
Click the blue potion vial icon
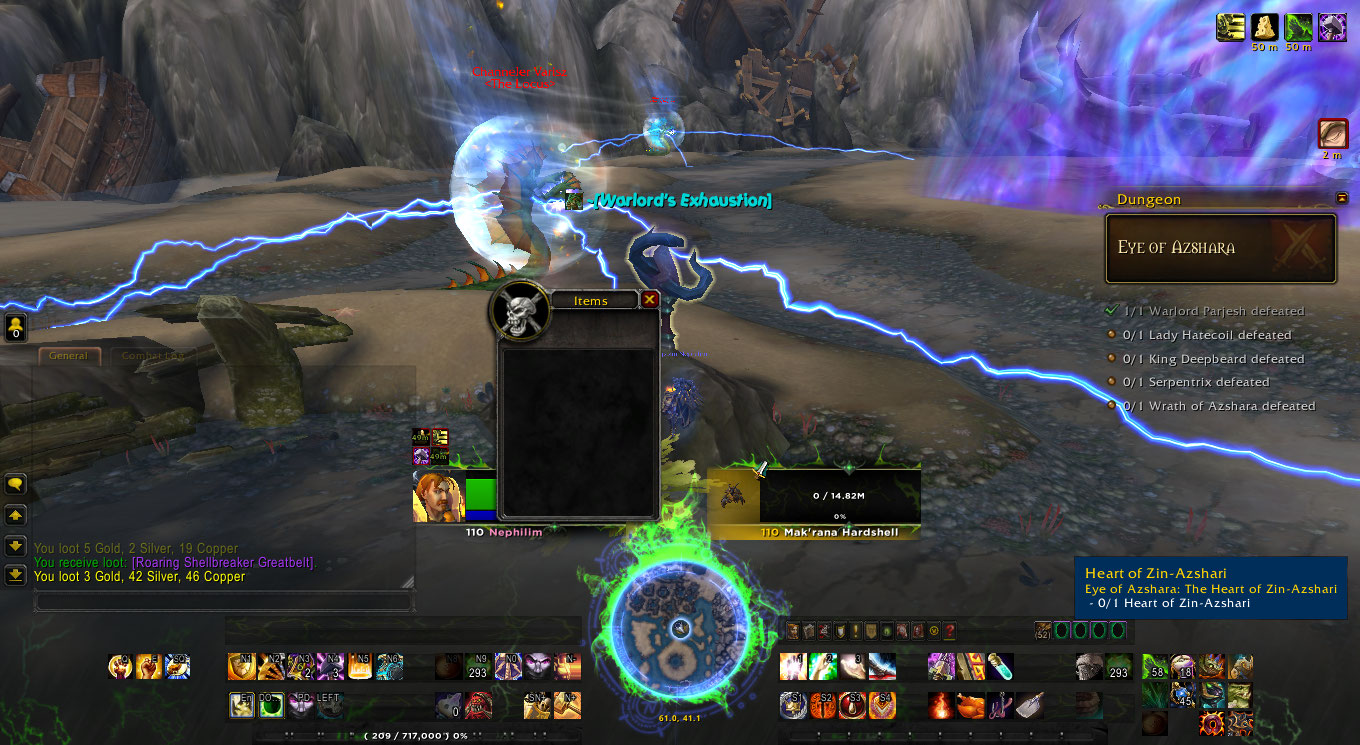(1000, 668)
